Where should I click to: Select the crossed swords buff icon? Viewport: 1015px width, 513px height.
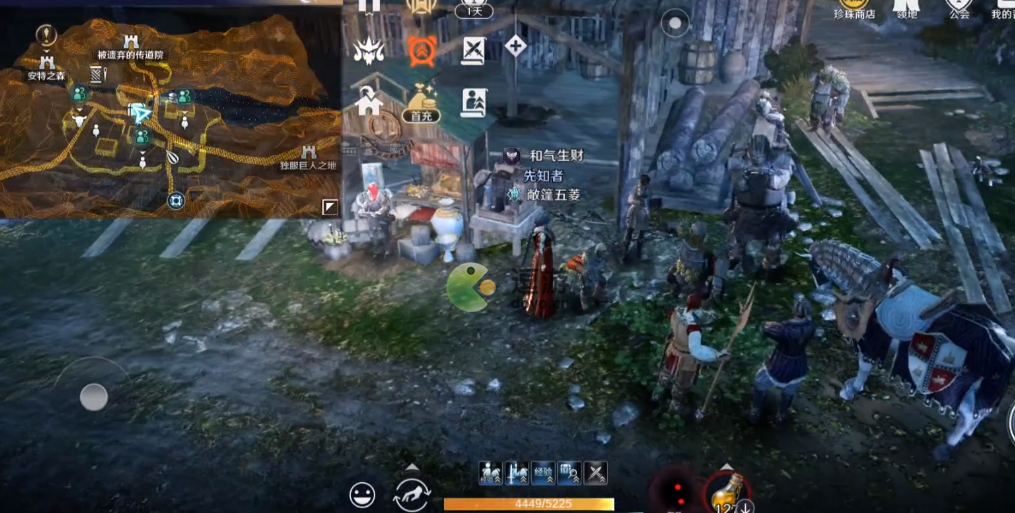pos(596,474)
